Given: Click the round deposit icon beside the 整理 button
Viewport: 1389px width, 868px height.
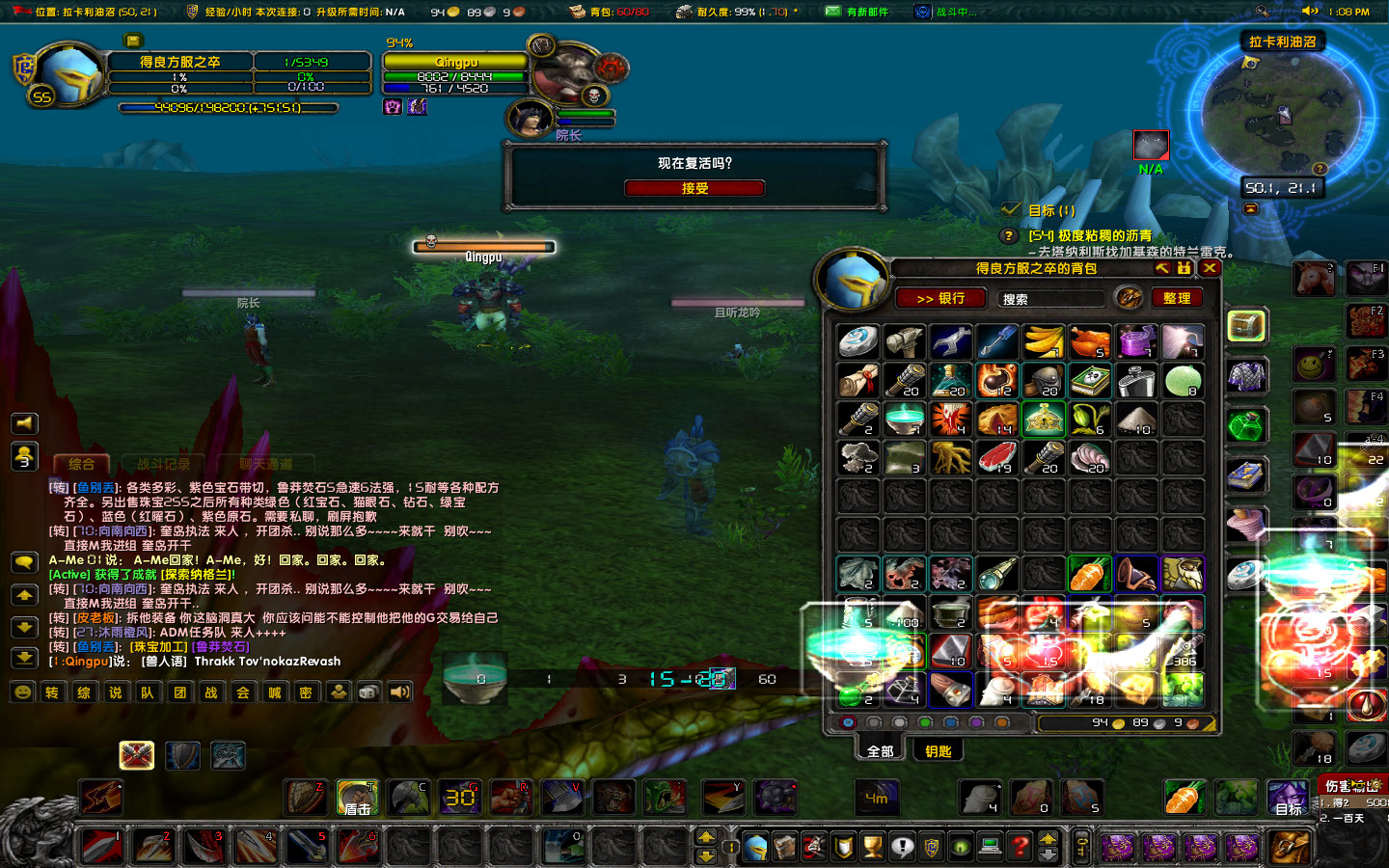Looking at the screenshot, I should click(1130, 298).
